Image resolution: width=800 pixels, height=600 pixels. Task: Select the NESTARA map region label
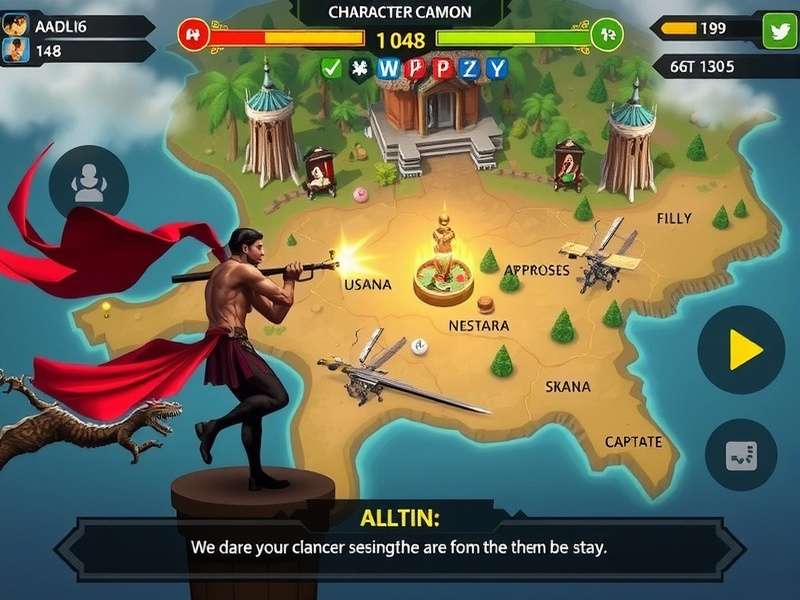(478, 326)
